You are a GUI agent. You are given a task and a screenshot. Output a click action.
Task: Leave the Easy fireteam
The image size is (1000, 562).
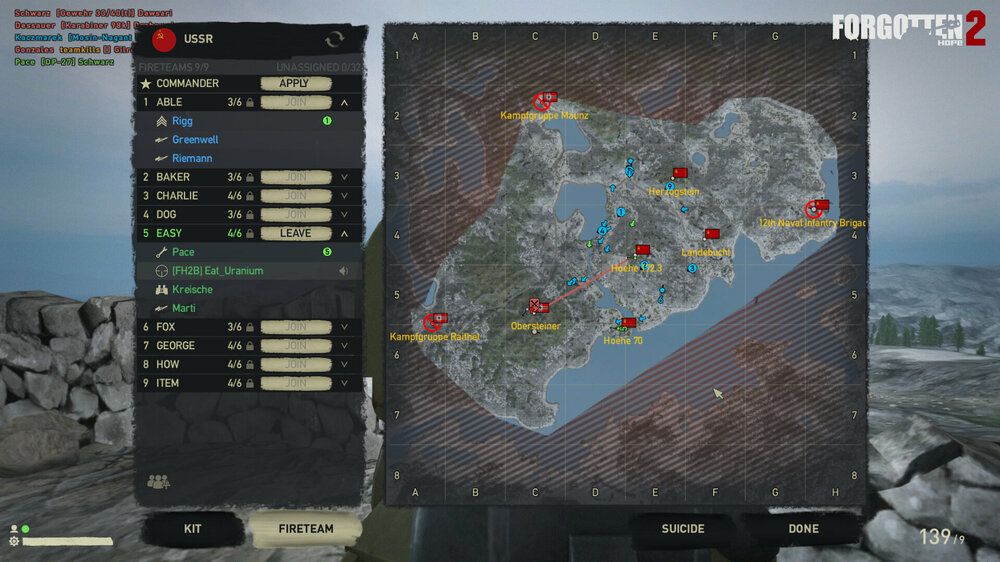(294, 233)
